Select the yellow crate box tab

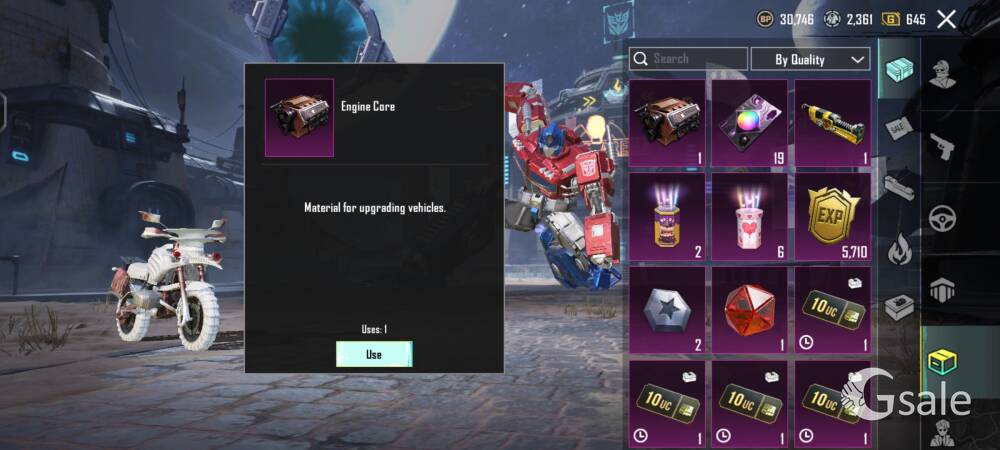pyautogui.click(x=942, y=362)
